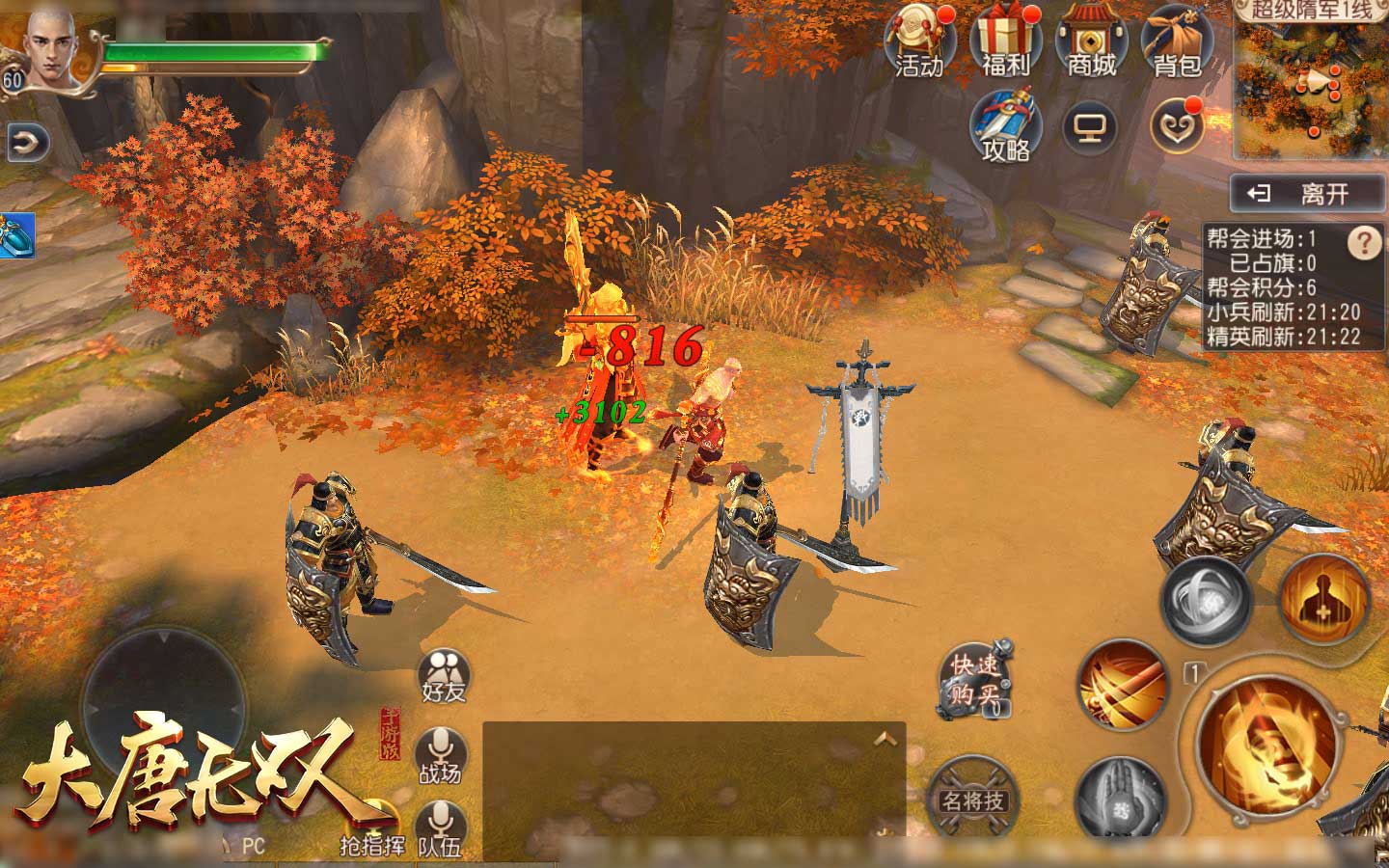Open the 好友 friends list
This screenshot has width=1389, height=868.
point(444,675)
